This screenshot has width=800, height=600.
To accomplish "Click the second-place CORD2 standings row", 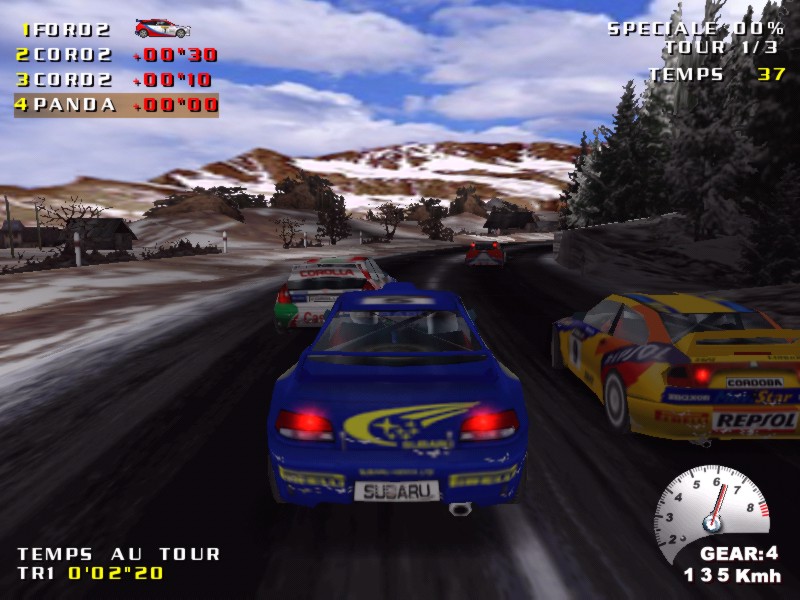I will coord(116,55).
